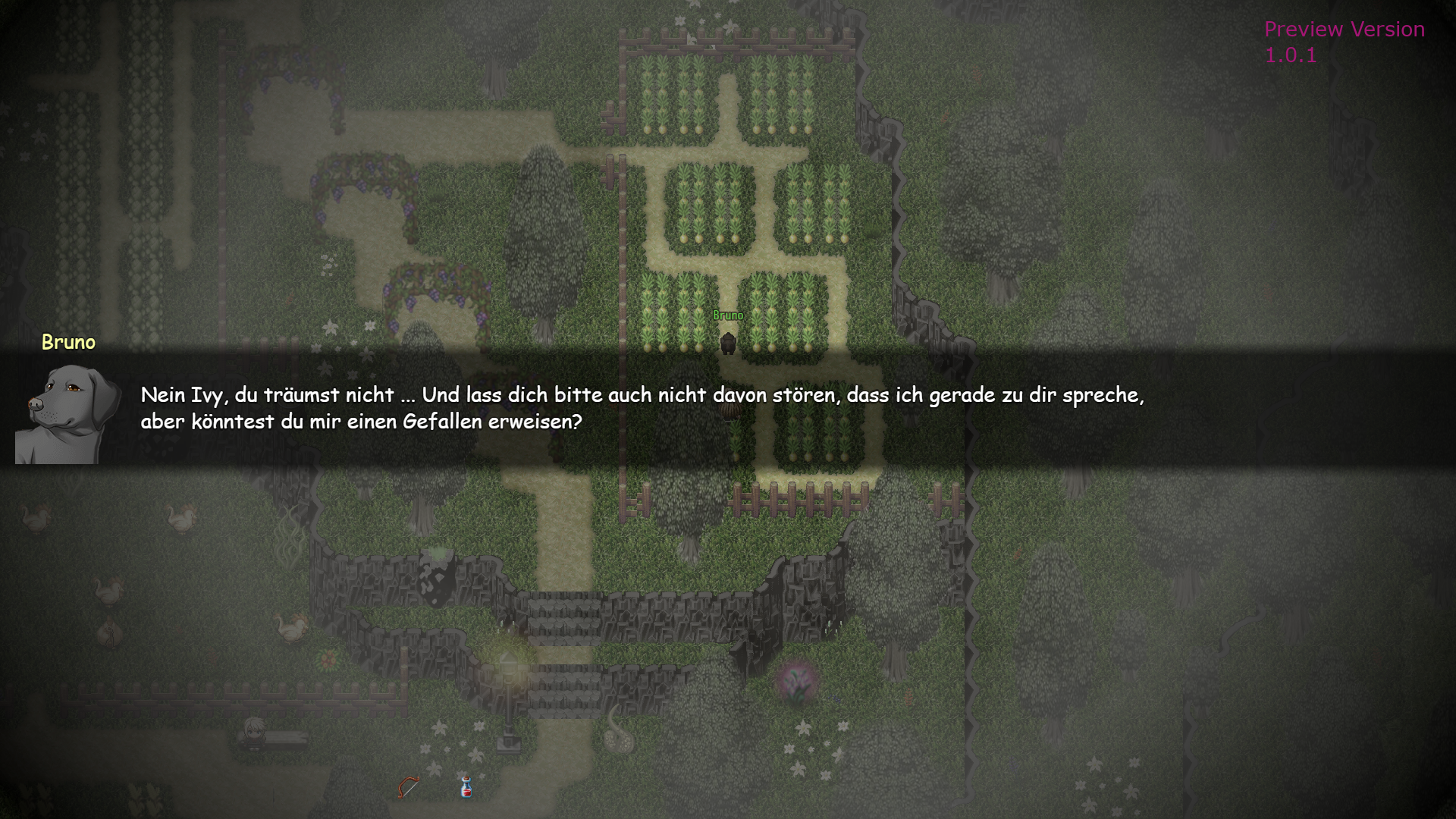Select the bow item icon
The image size is (1456, 819).
click(408, 787)
